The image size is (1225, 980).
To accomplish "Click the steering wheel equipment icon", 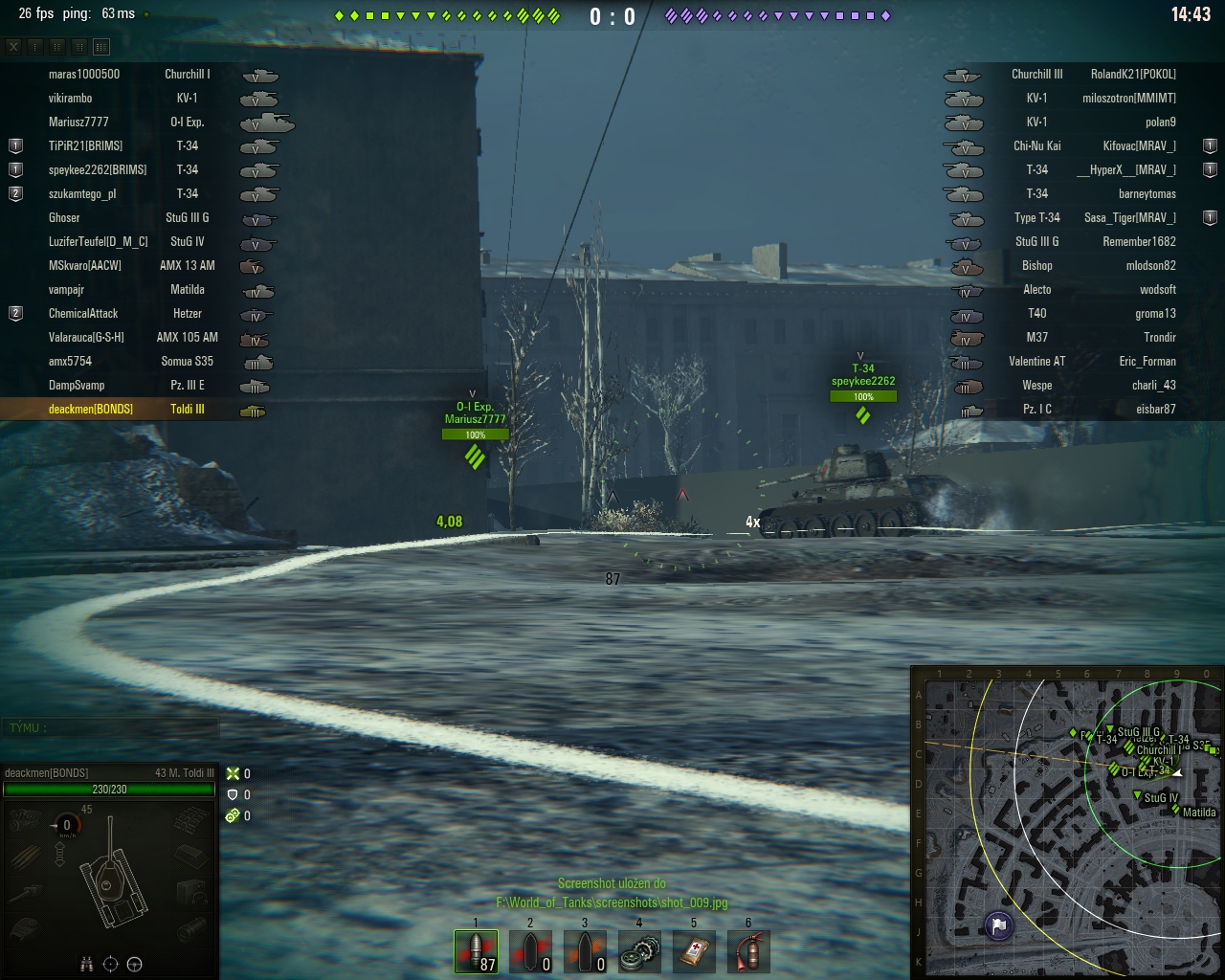I will tap(135, 964).
